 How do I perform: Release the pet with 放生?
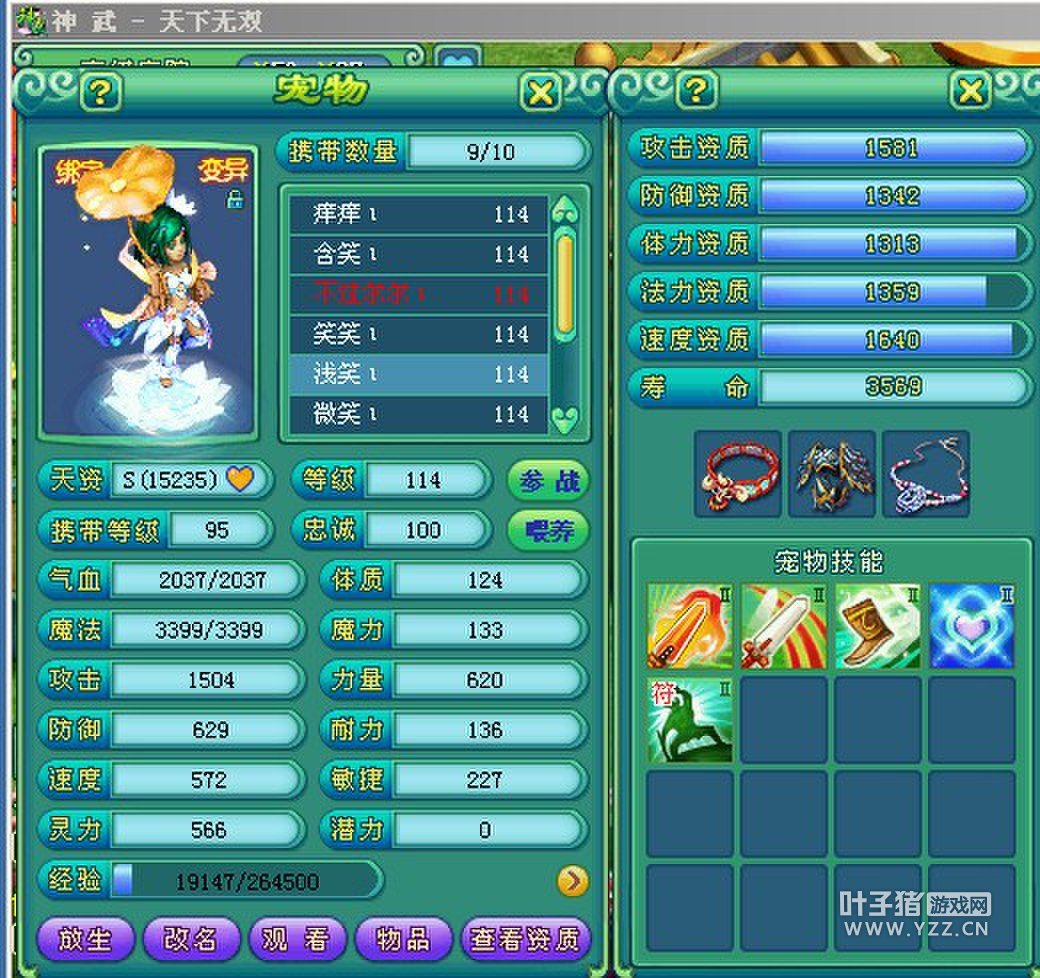point(84,938)
